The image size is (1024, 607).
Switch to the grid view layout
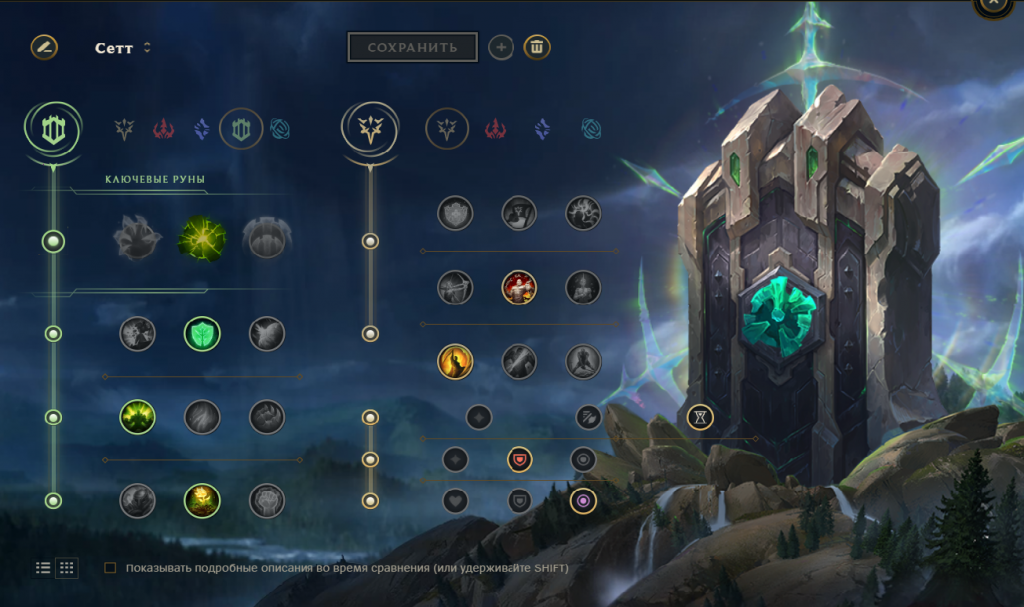click(x=67, y=568)
